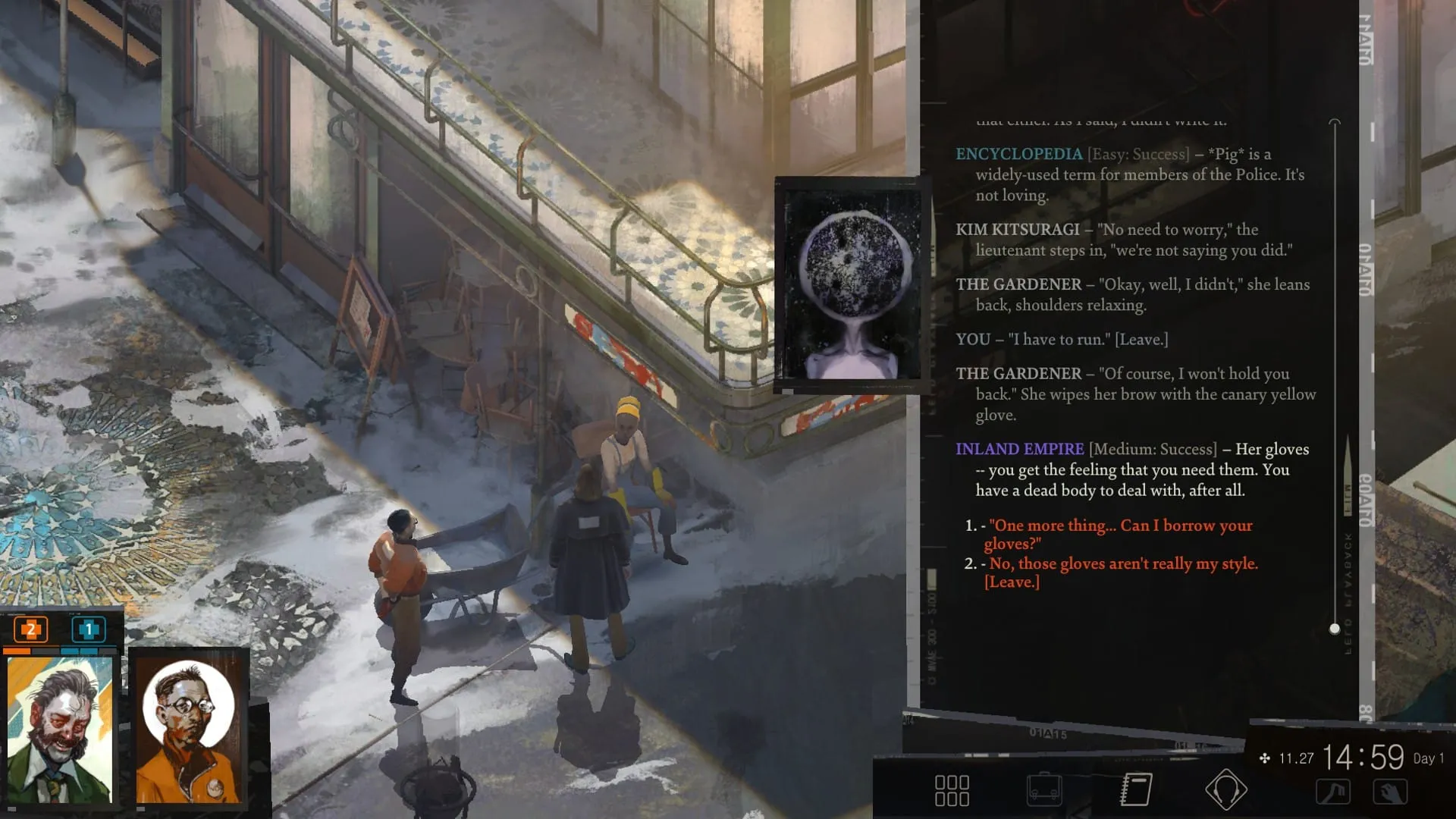
Task: Open the Thought Cabinet diamond icon
Action: [x=1225, y=789]
